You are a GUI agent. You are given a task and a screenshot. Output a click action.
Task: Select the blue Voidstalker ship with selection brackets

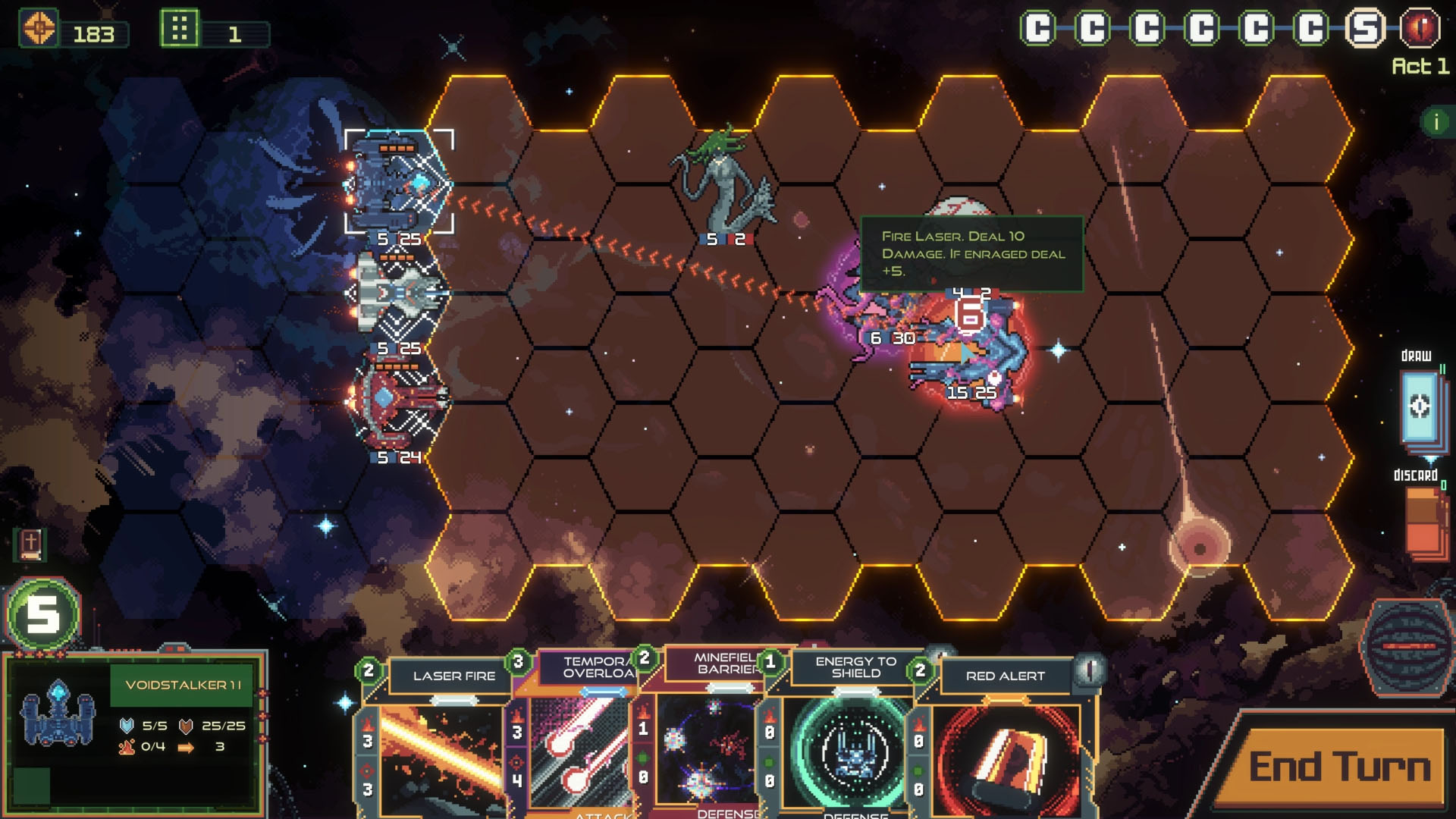pyautogui.click(x=398, y=182)
